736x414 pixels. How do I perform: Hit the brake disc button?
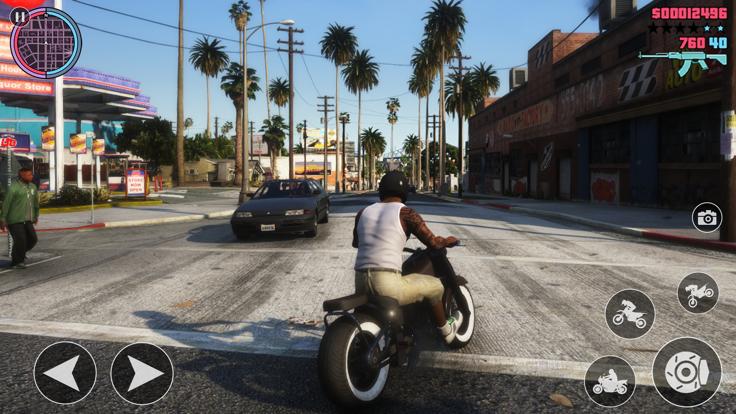687,372
